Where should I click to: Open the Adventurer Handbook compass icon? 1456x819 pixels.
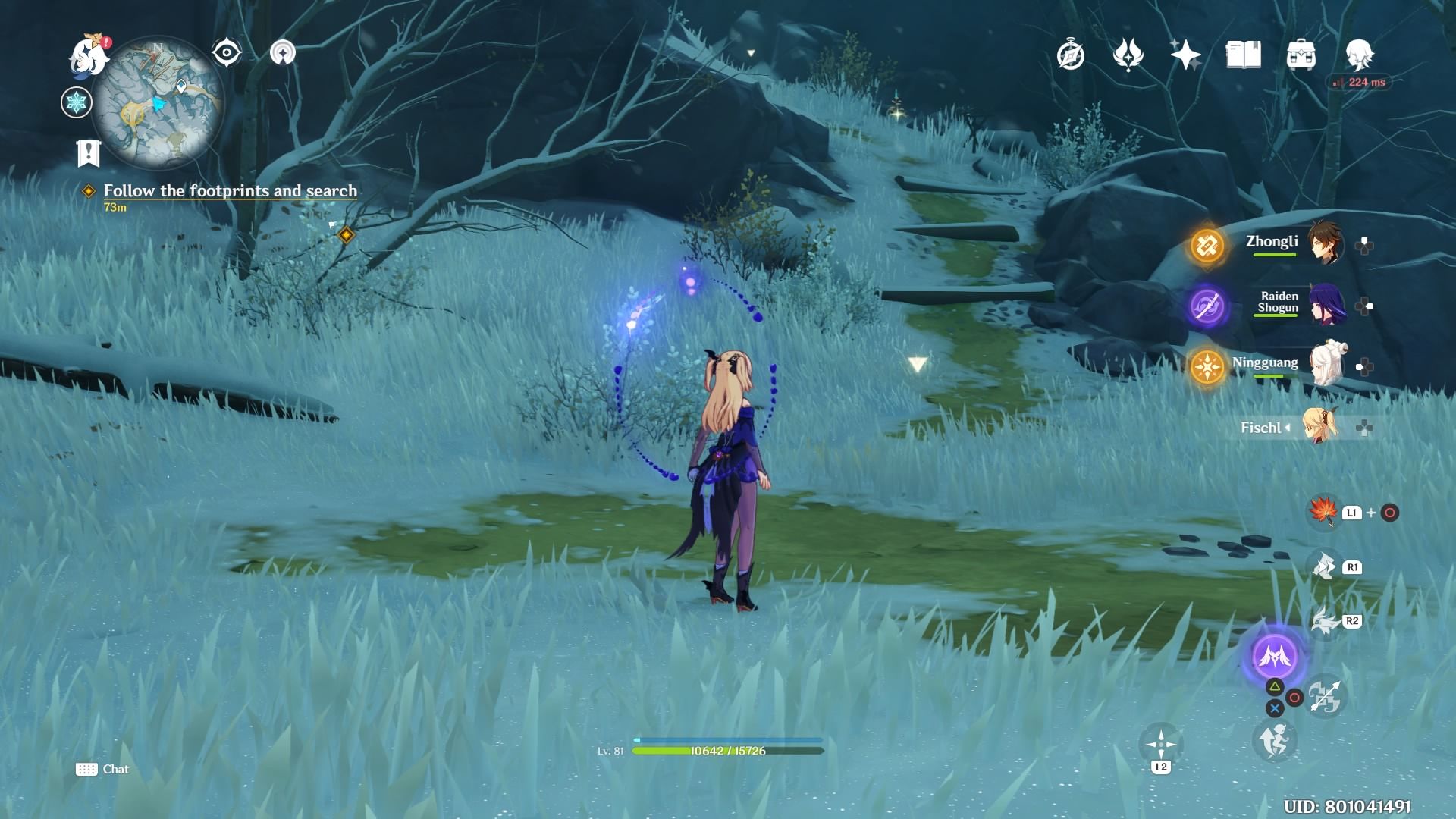[1070, 55]
